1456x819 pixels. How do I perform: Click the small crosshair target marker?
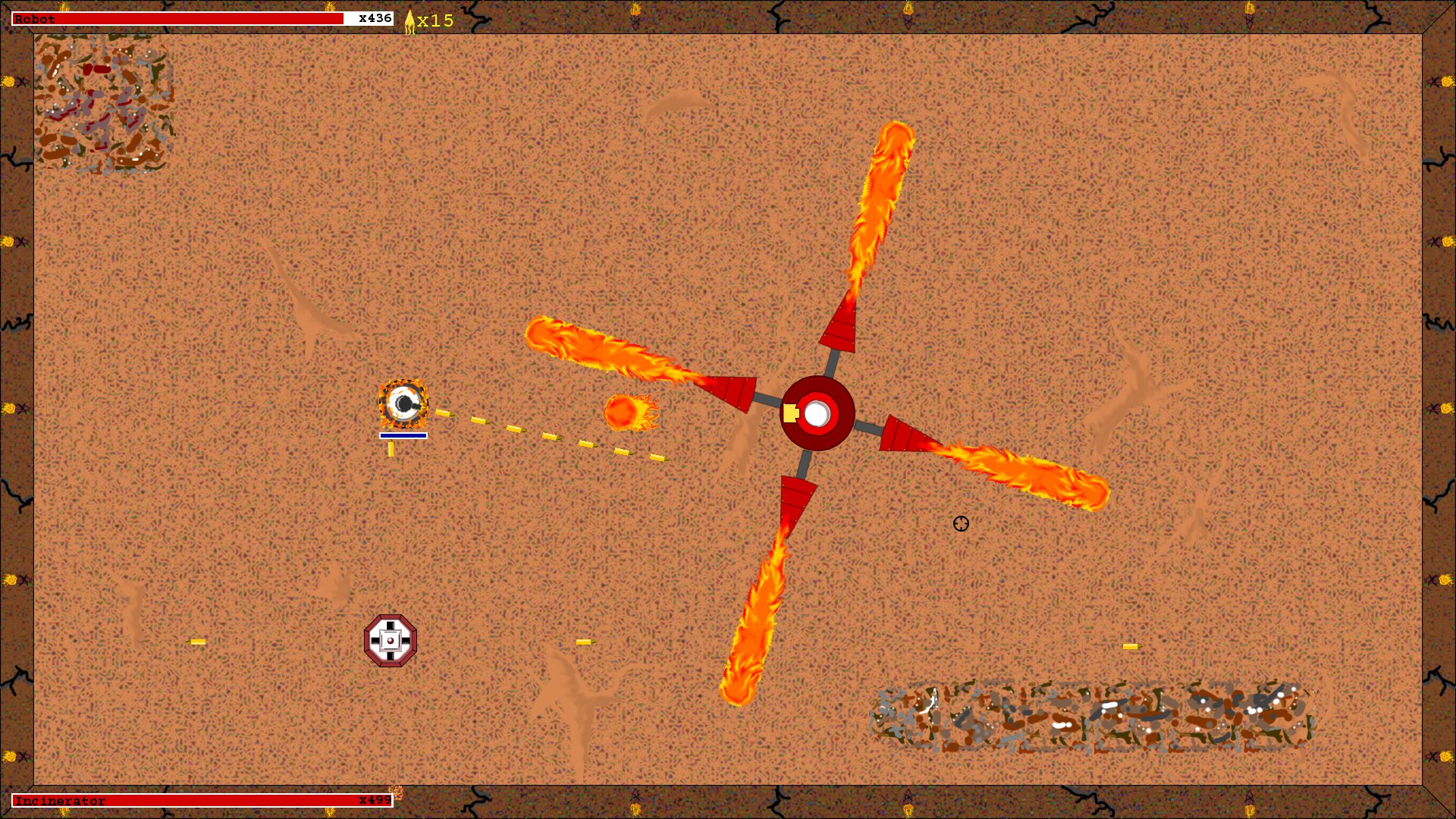(x=962, y=524)
